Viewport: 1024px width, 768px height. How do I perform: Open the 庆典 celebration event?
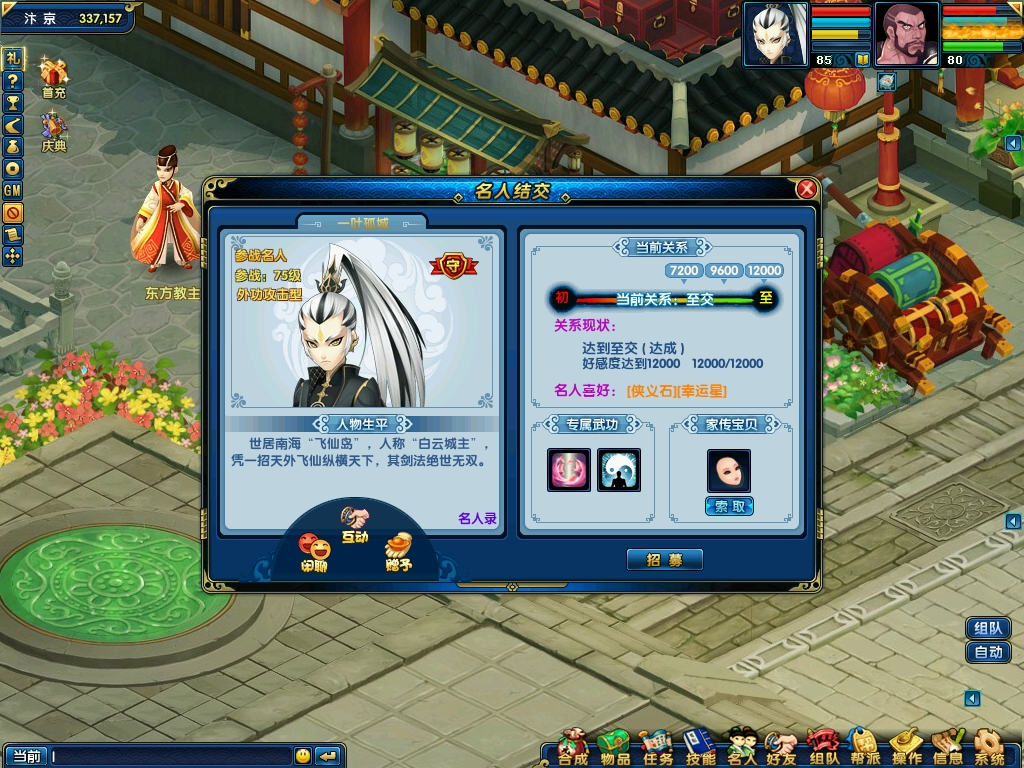(53, 132)
